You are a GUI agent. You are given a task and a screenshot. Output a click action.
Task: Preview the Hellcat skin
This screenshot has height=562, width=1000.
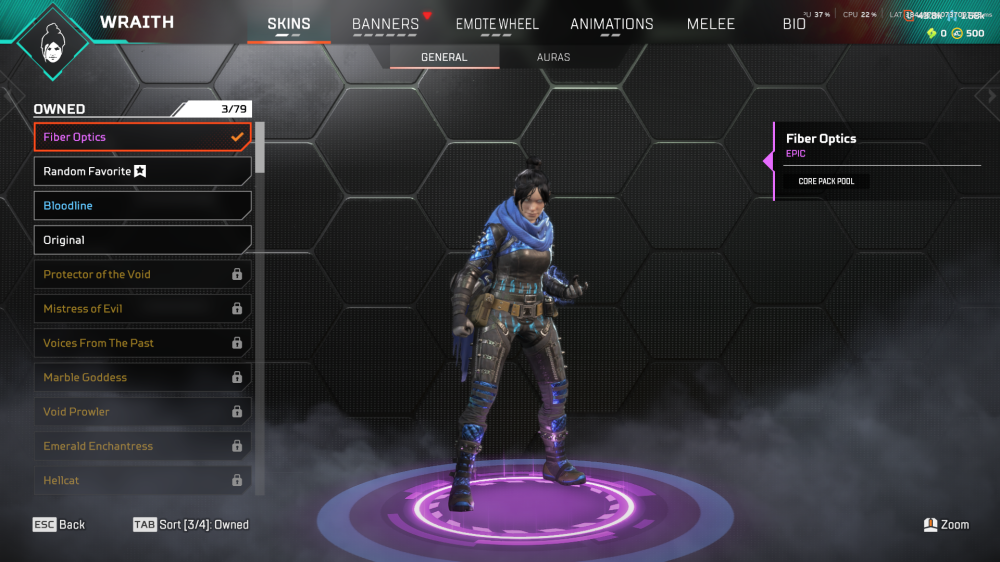click(142, 480)
